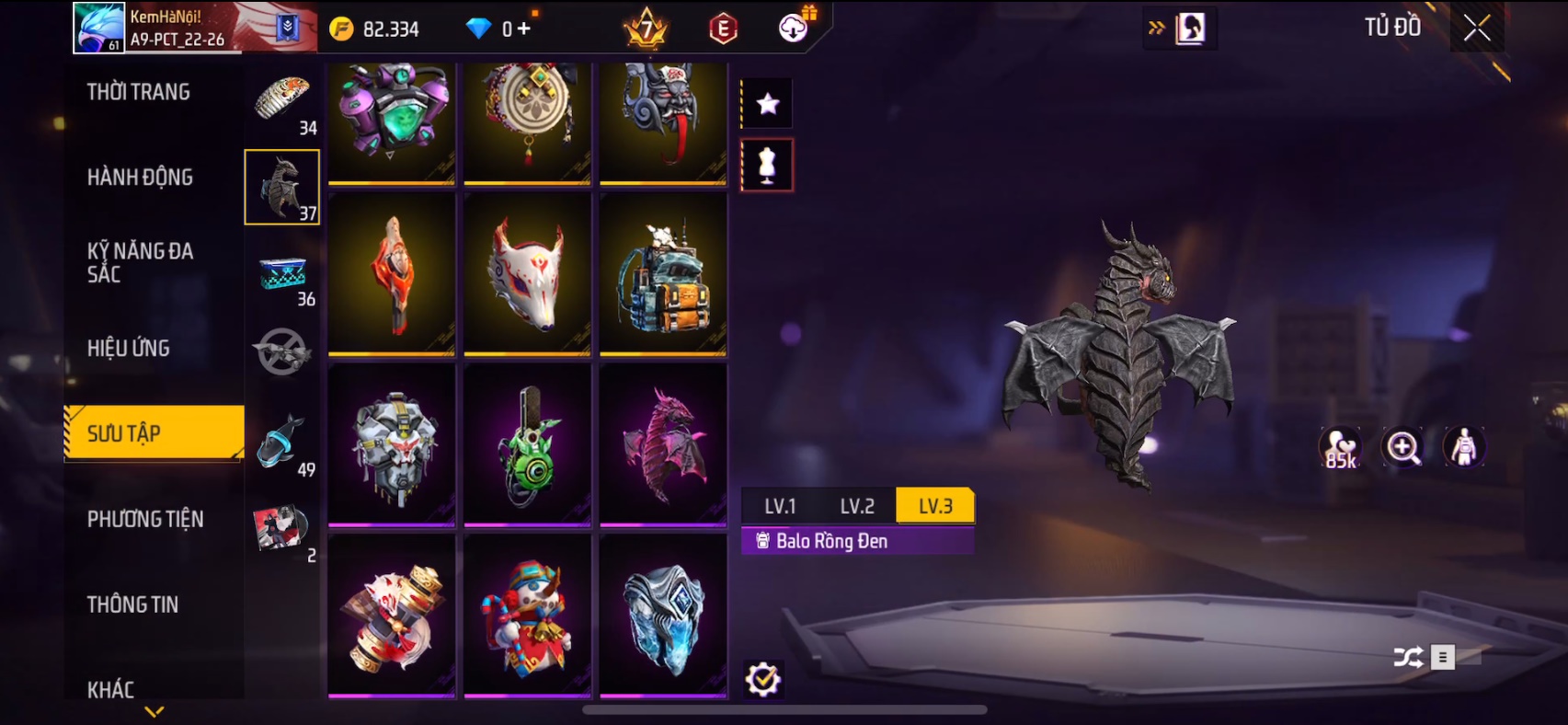Screen dimensions: 1568x725
Task: Open Kỹ Năng Đa Sắc menu
Action: 140,262
